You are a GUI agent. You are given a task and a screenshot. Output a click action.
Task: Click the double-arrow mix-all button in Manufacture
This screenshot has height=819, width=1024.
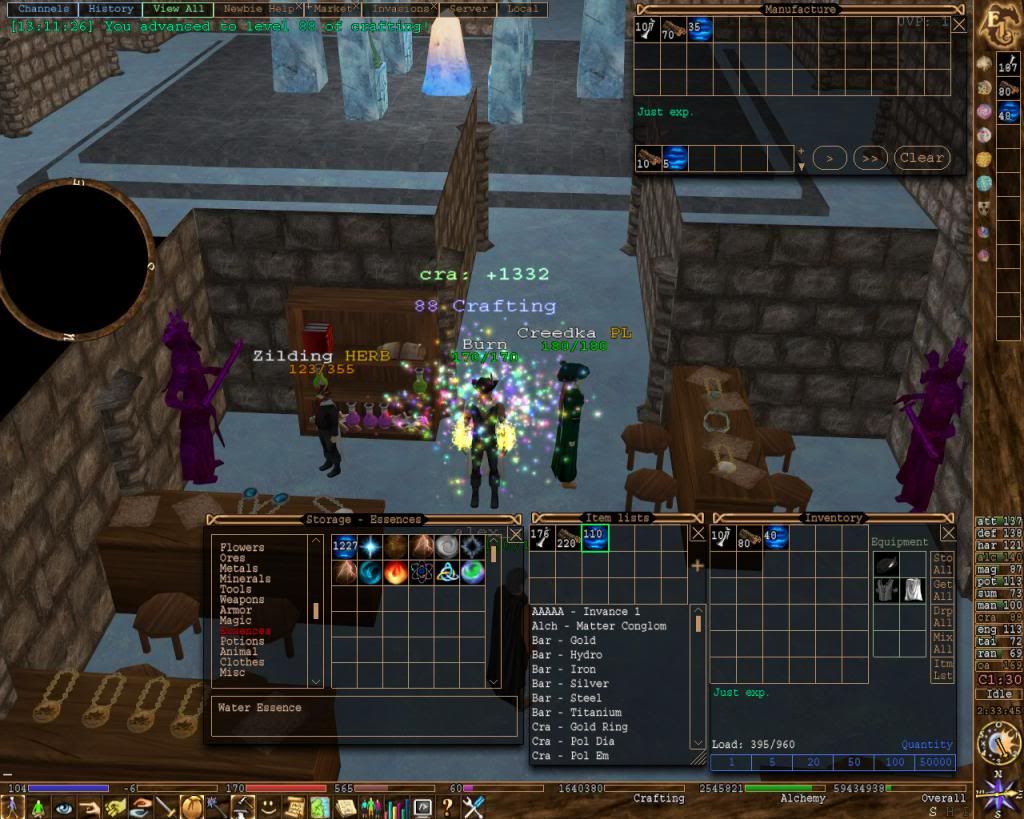872,158
